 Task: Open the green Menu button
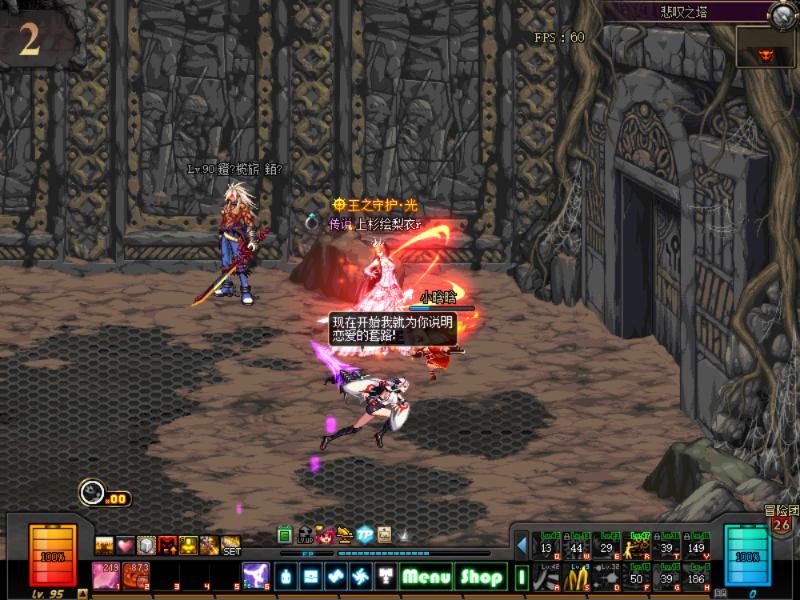click(427, 577)
